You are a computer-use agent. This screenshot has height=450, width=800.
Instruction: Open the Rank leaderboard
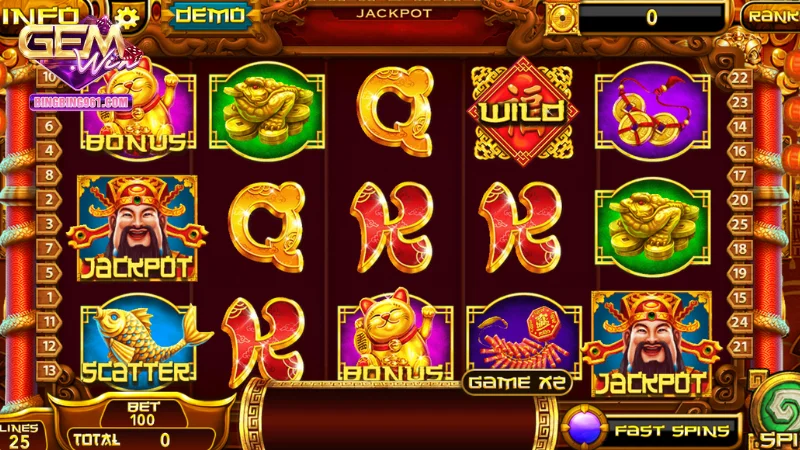pos(772,15)
